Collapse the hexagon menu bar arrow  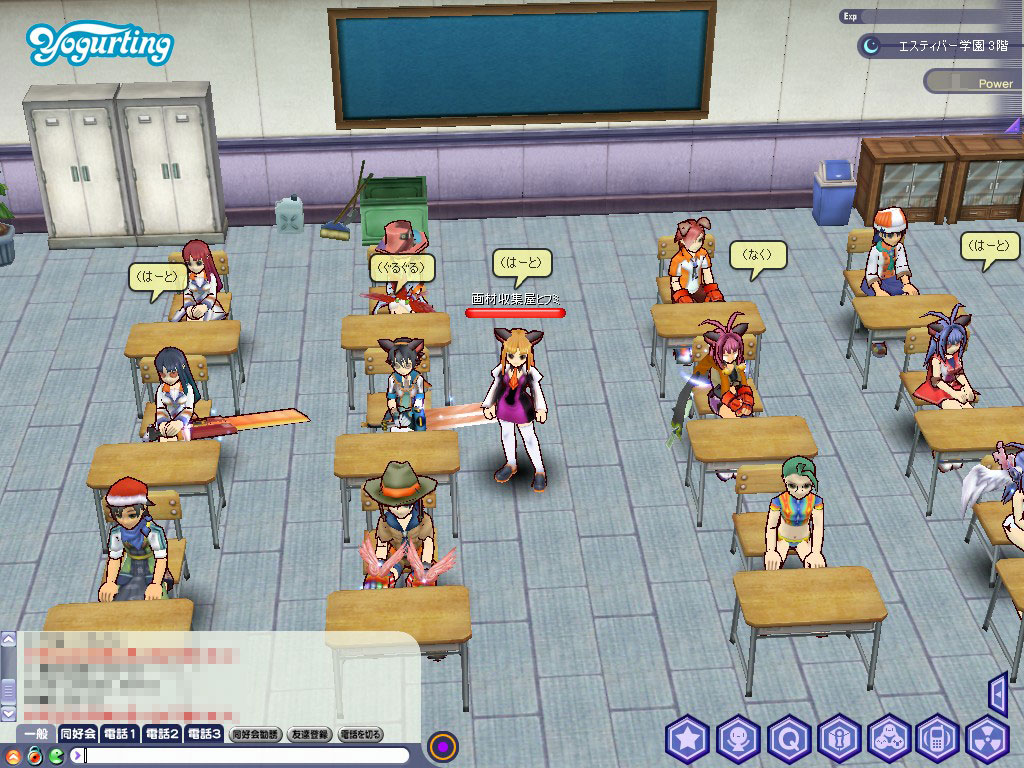(997, 693)
